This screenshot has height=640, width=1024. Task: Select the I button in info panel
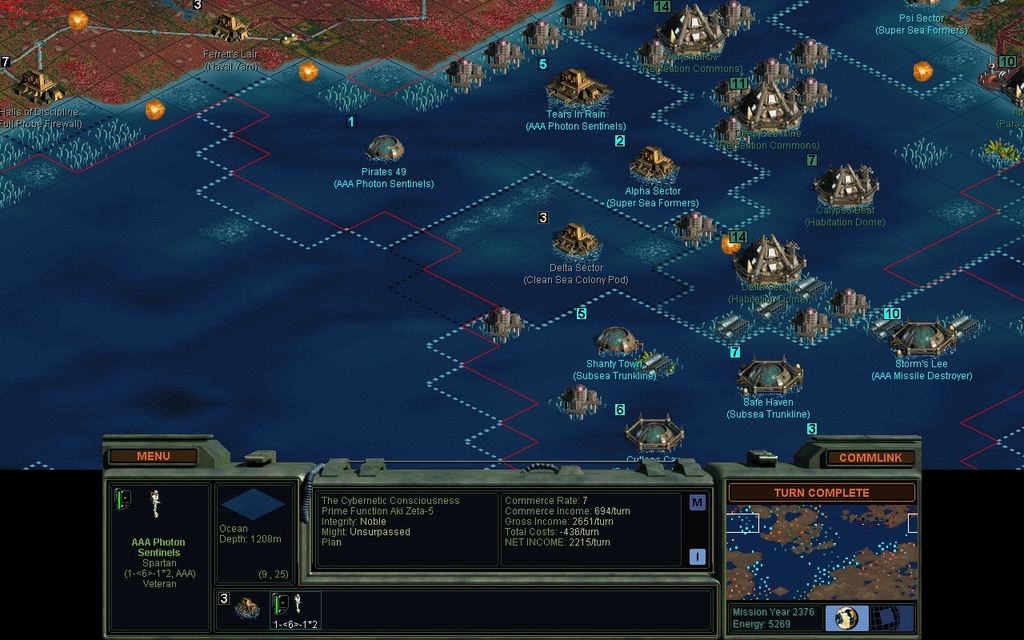(697, 557)
